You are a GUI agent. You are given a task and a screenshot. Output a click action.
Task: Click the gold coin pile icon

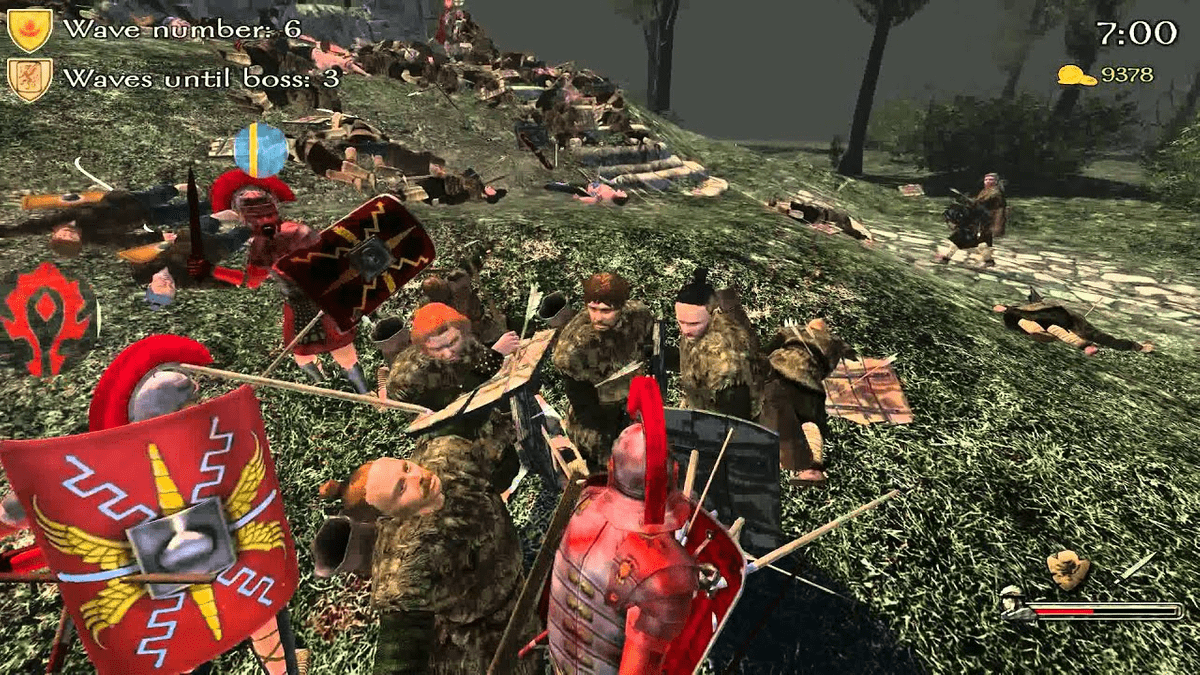1076,75
